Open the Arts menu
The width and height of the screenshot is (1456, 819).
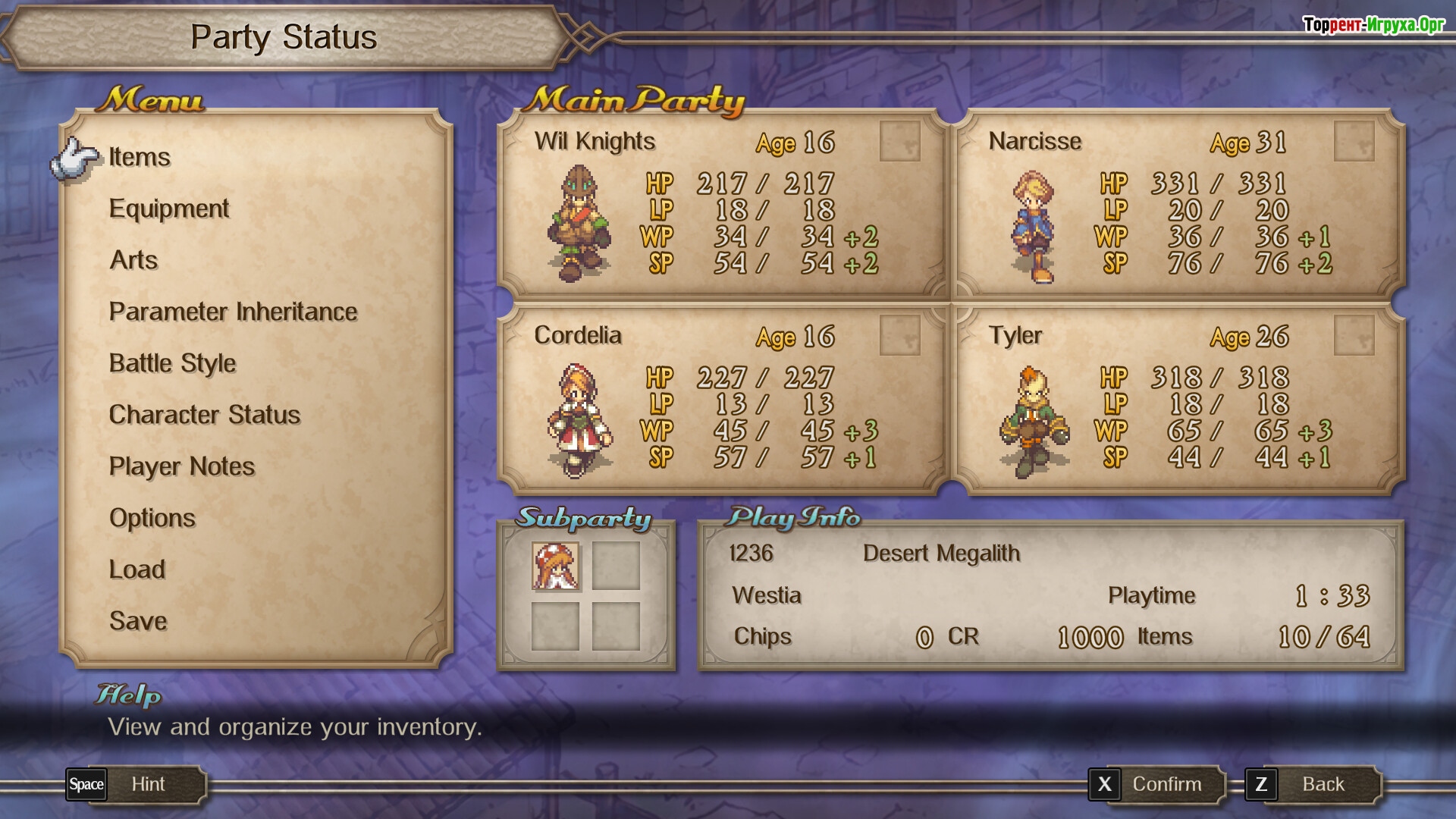tap(133, 260)
